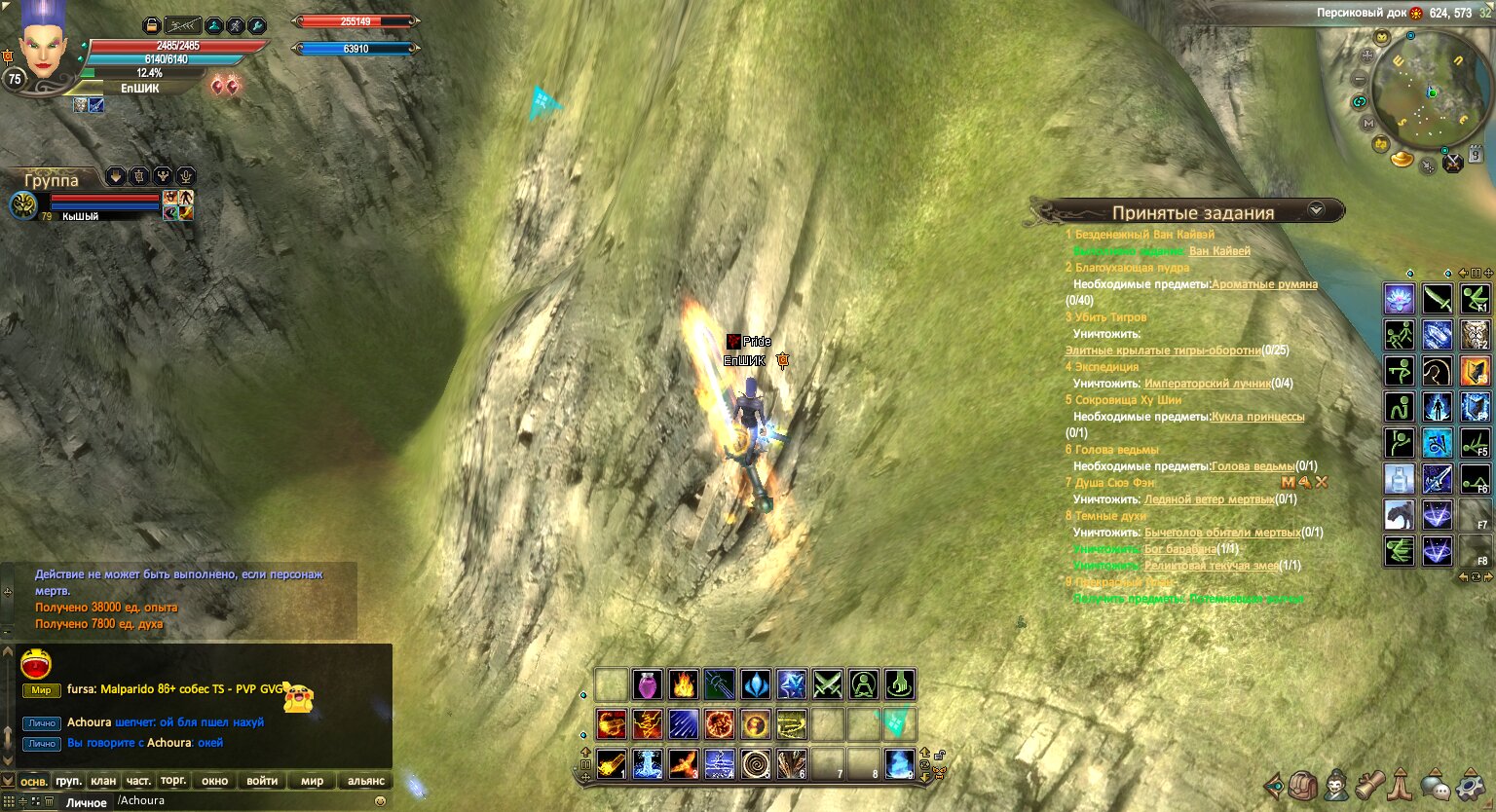
Task: Open the emoticon picker in chat
Action: coord(380,801)
